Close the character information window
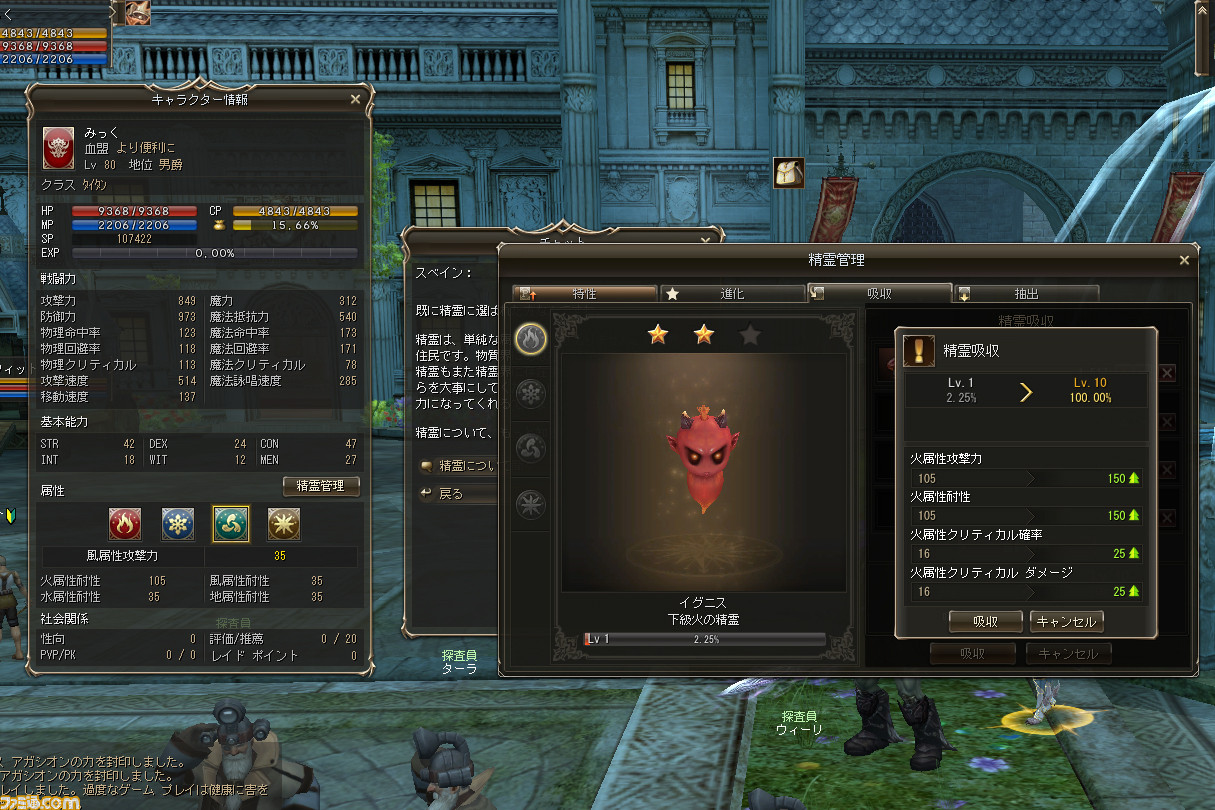 (x=355, y=100)
